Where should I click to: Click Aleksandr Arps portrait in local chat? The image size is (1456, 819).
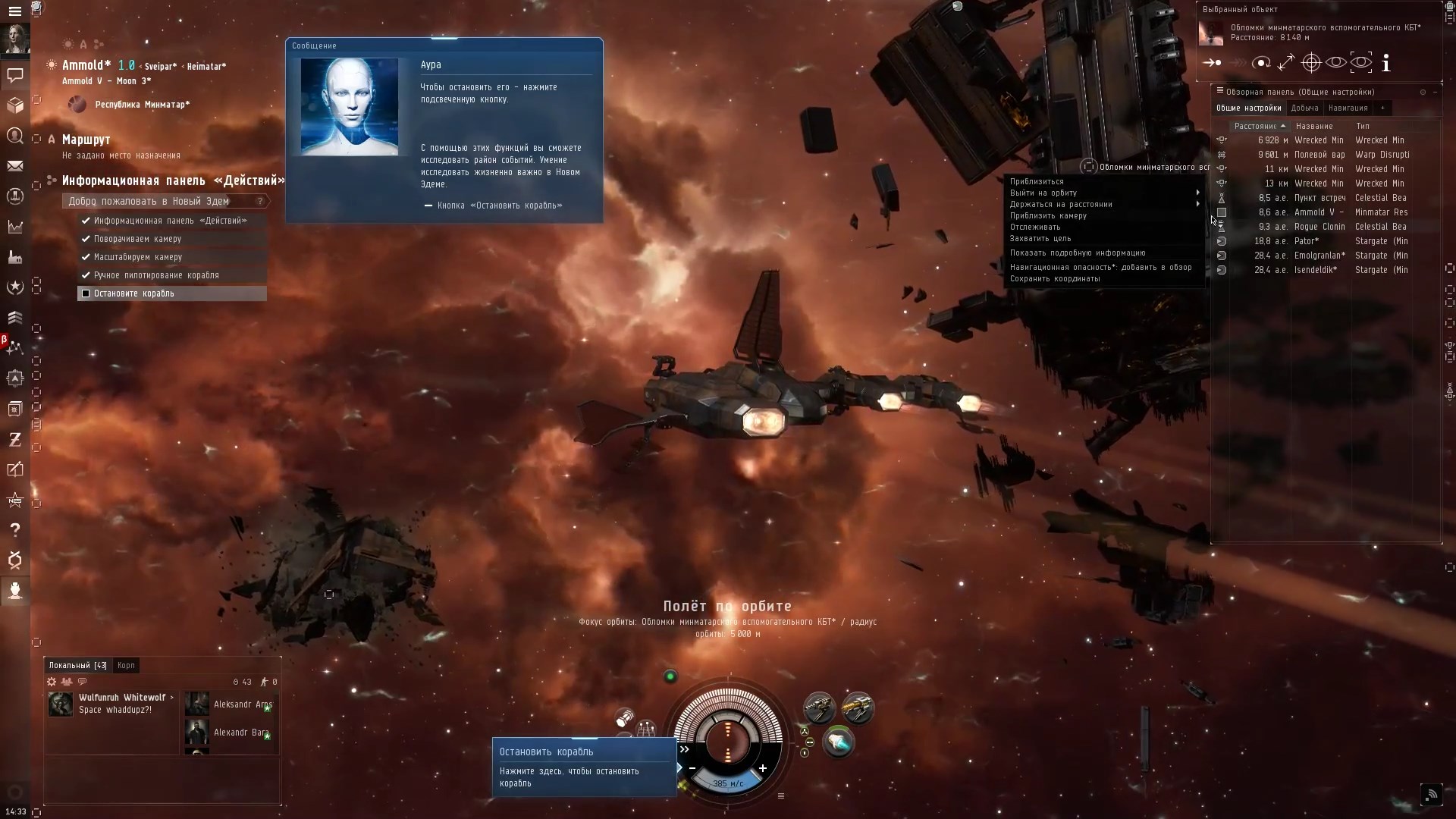point(196,704)
